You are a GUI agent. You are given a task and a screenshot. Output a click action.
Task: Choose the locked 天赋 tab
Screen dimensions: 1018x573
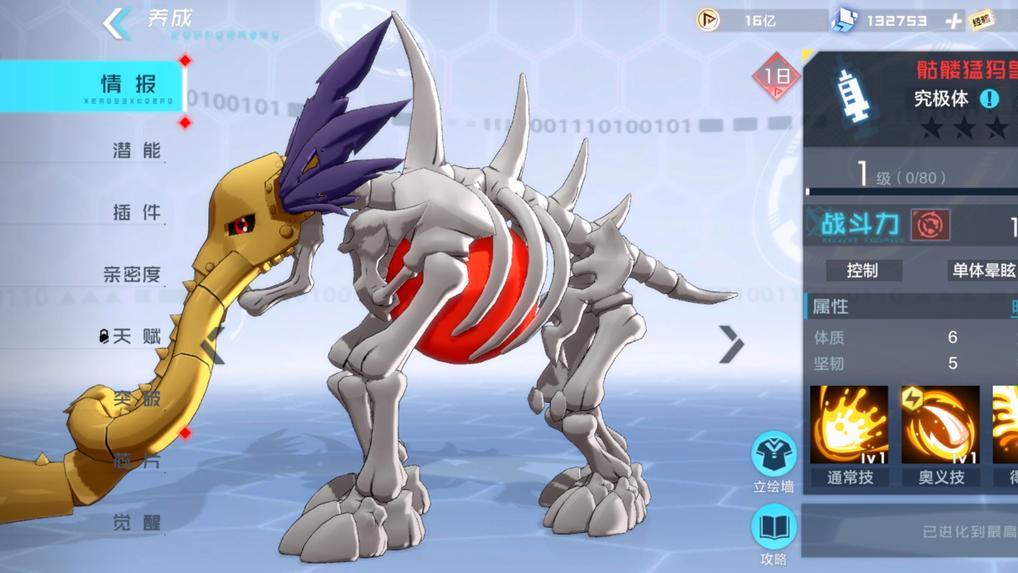pyautogui.click(x=131, y=336)
